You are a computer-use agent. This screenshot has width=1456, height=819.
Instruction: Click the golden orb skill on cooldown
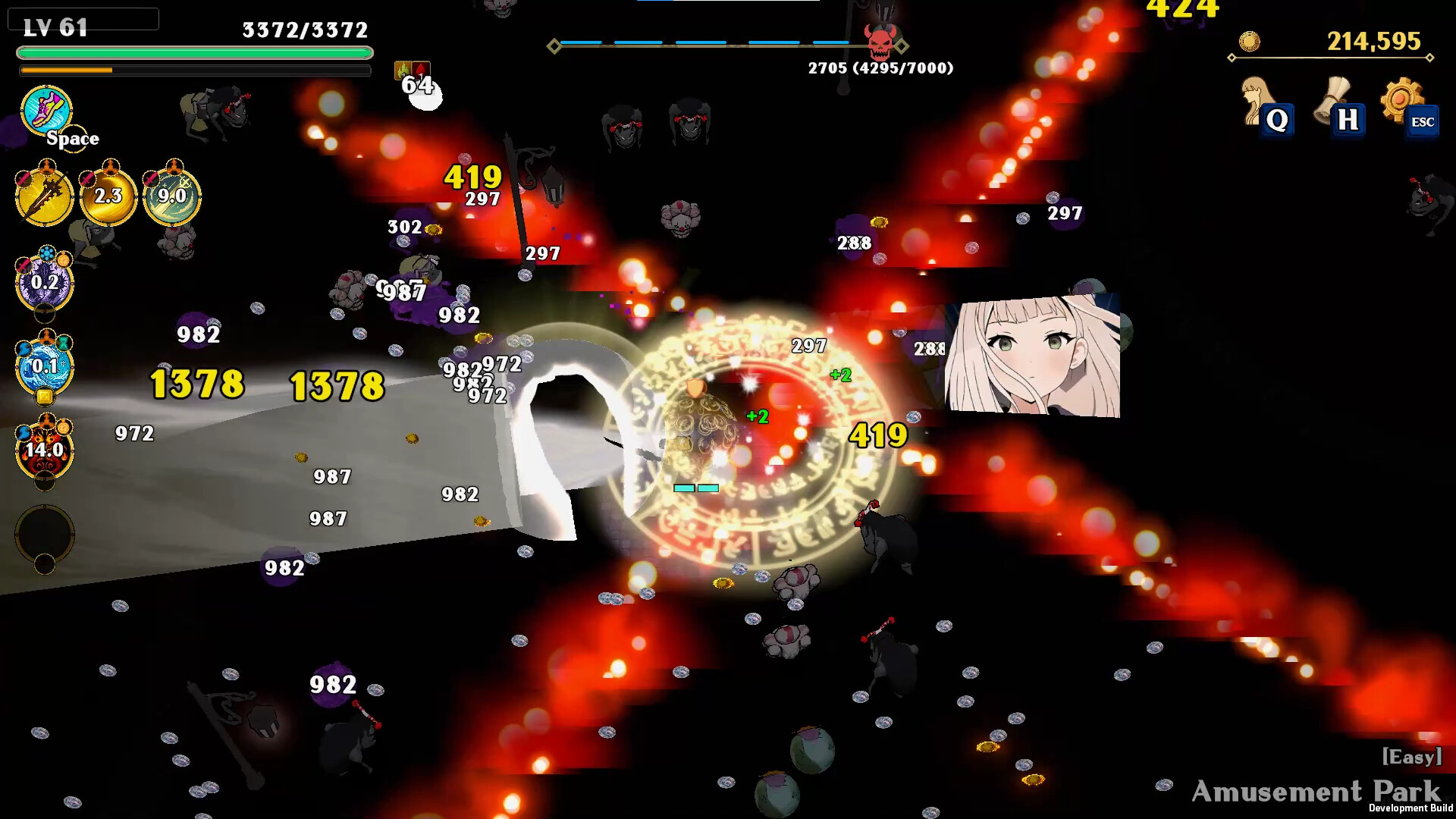click(108, 197)
